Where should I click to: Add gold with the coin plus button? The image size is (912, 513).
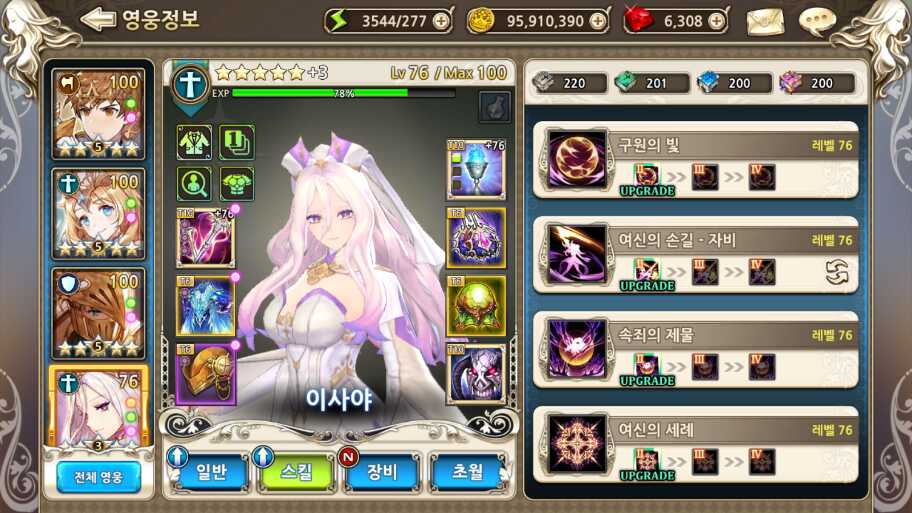coord(598,21)
